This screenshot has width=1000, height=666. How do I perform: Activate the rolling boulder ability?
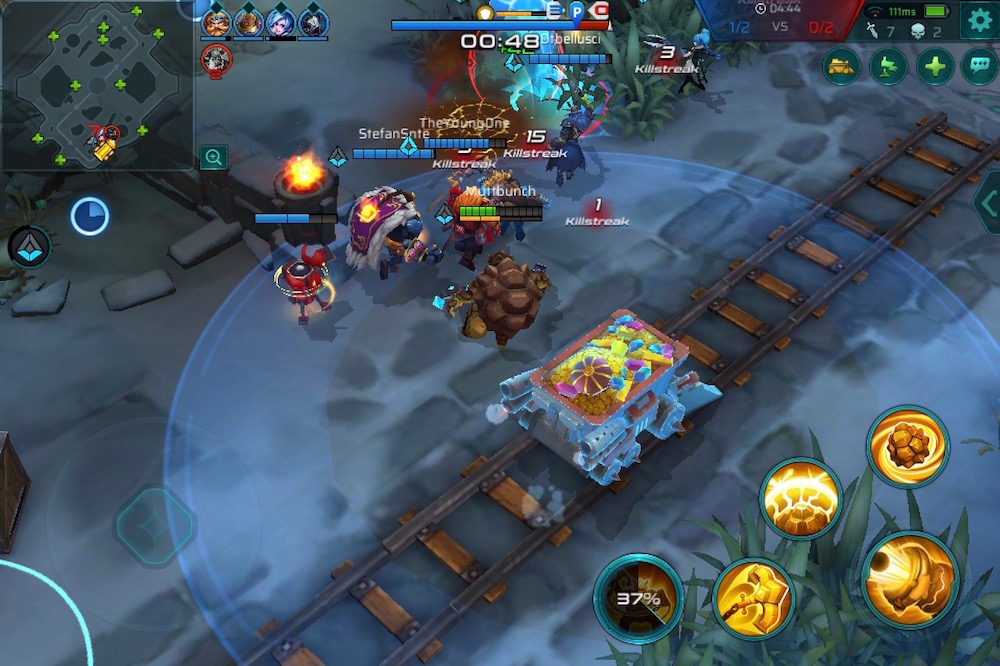click(907, 445)
